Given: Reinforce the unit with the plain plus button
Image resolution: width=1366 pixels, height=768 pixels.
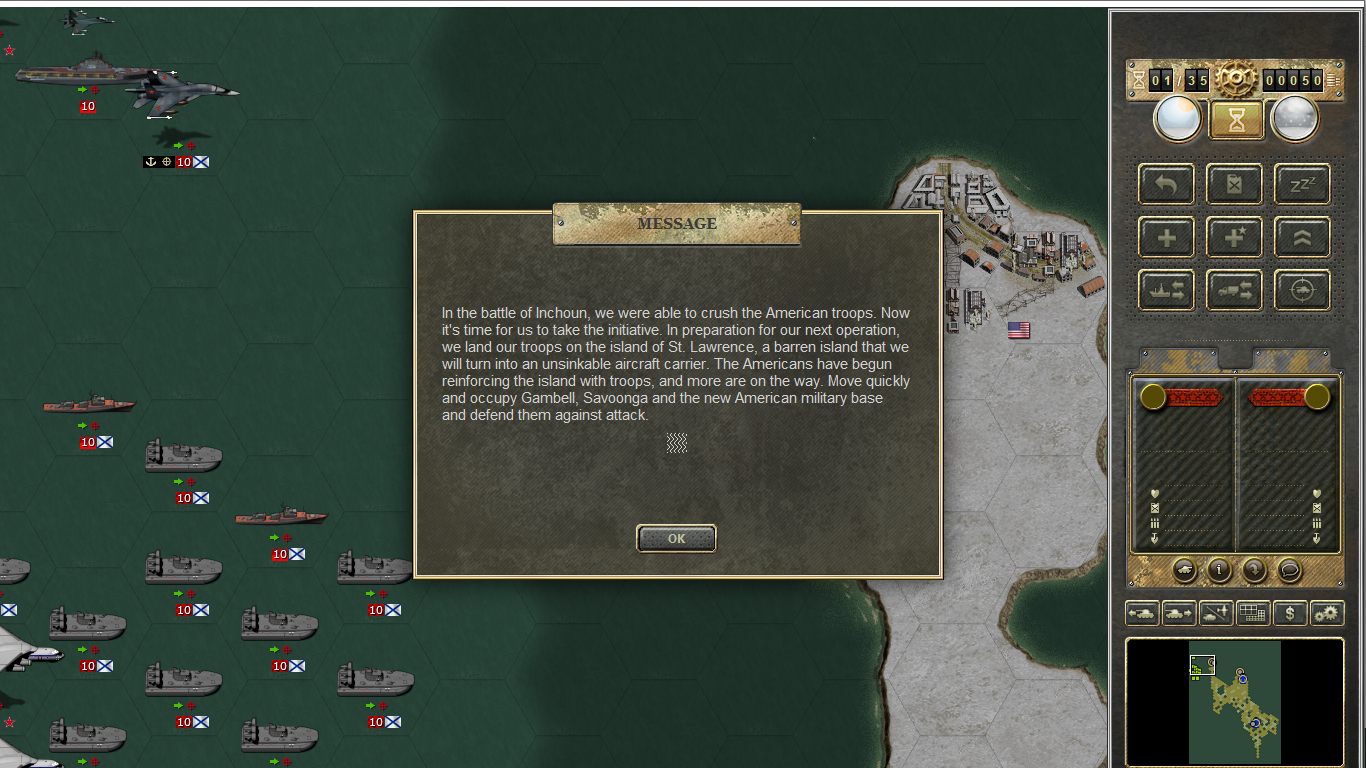Looking at the screenshot, I should tap(1166, 237).
